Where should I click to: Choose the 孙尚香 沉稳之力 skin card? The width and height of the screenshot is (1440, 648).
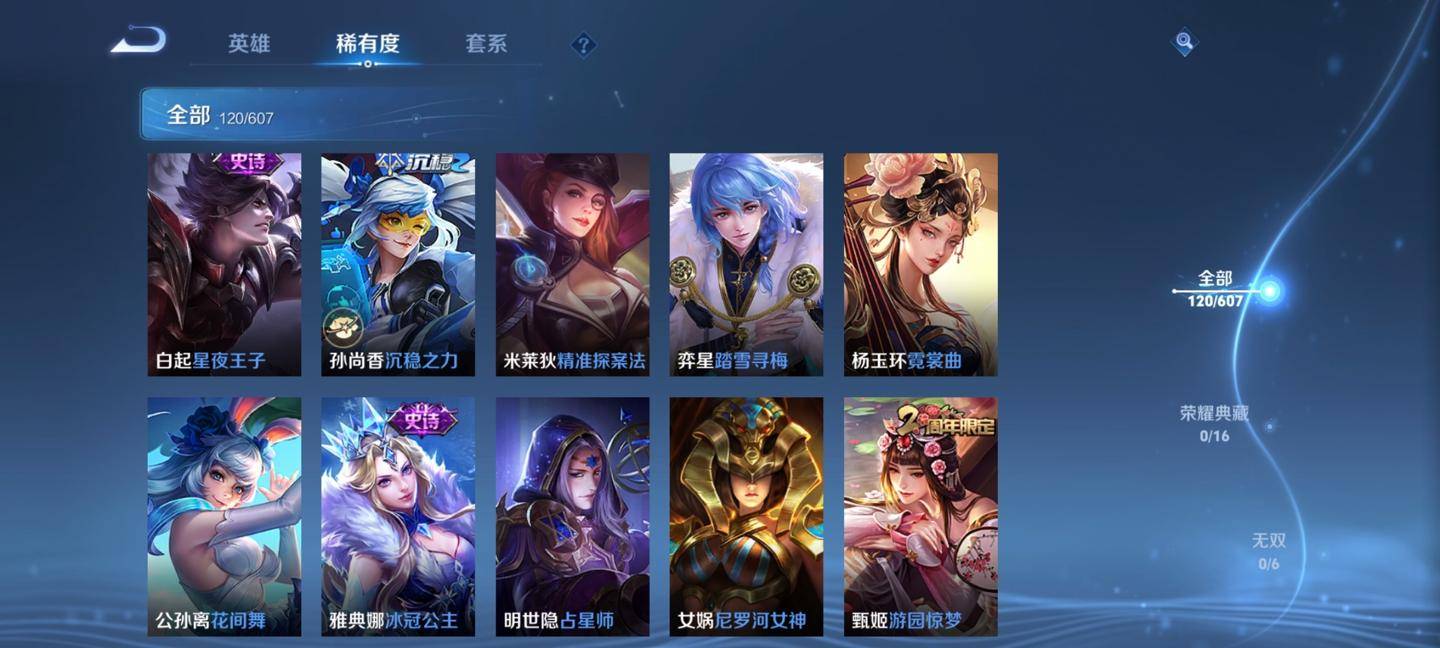point(398,264)
